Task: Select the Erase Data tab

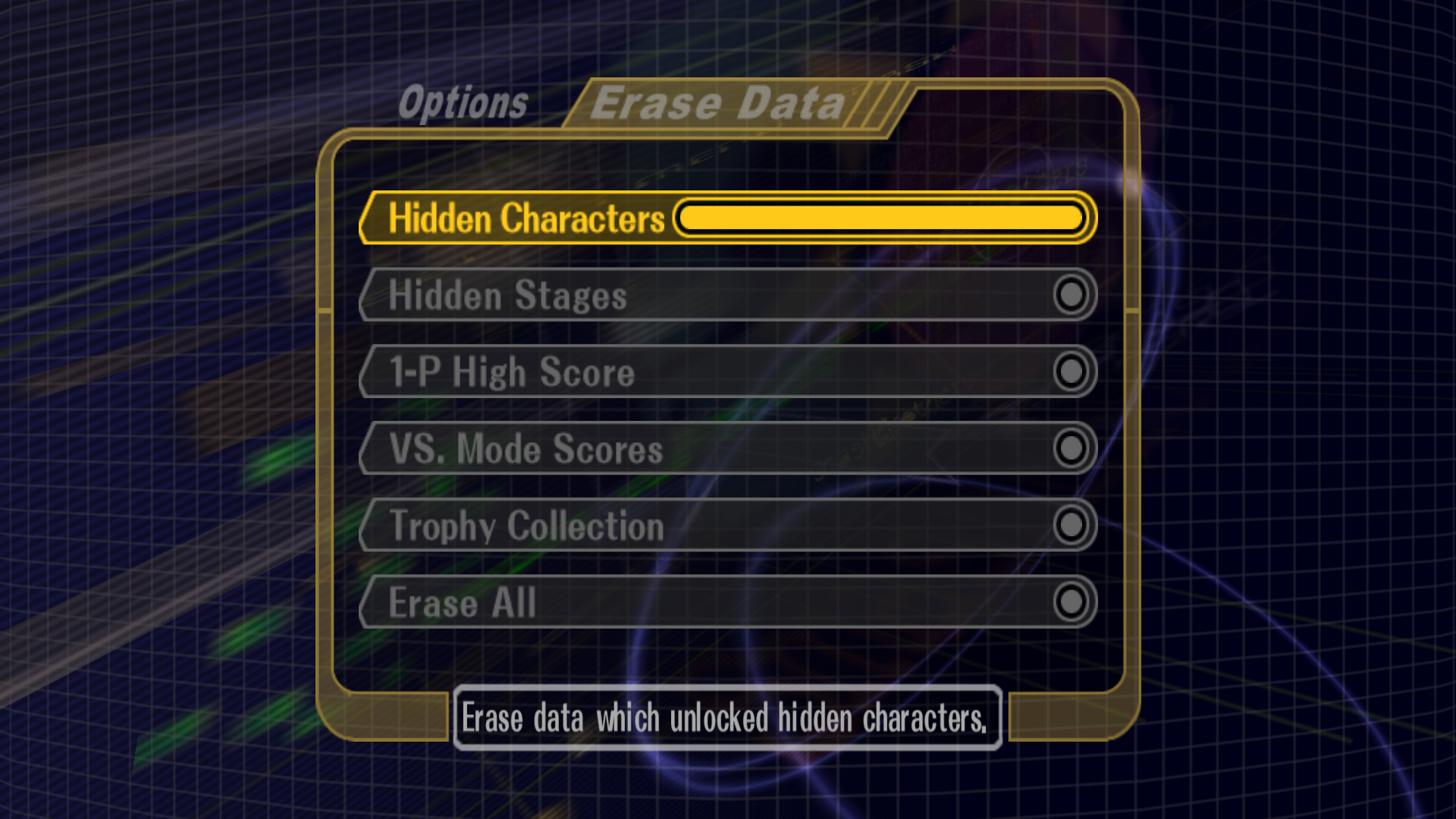Action: (718, 102)
